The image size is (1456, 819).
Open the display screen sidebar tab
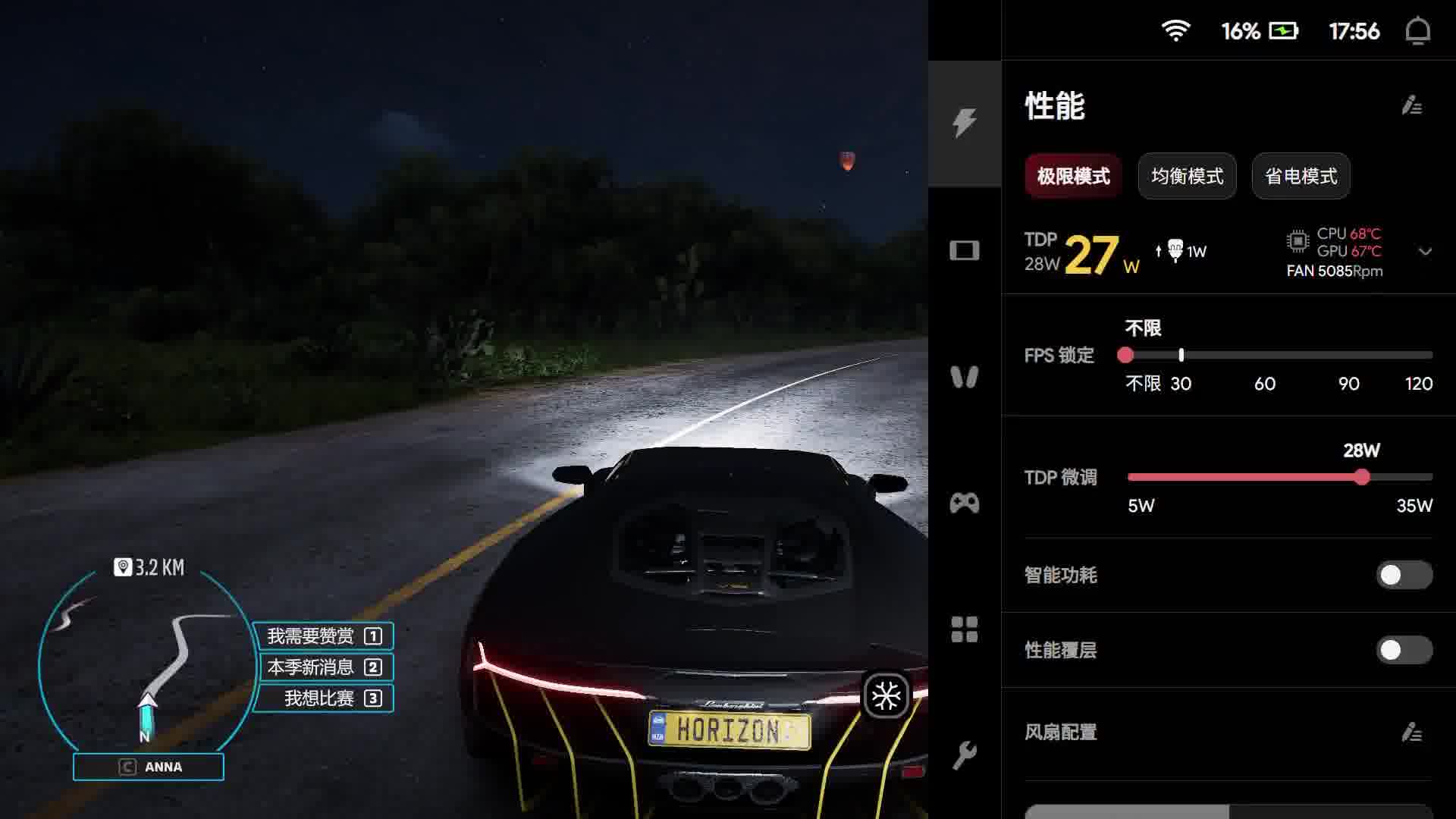pyautogui.click(x=965, y=250)
